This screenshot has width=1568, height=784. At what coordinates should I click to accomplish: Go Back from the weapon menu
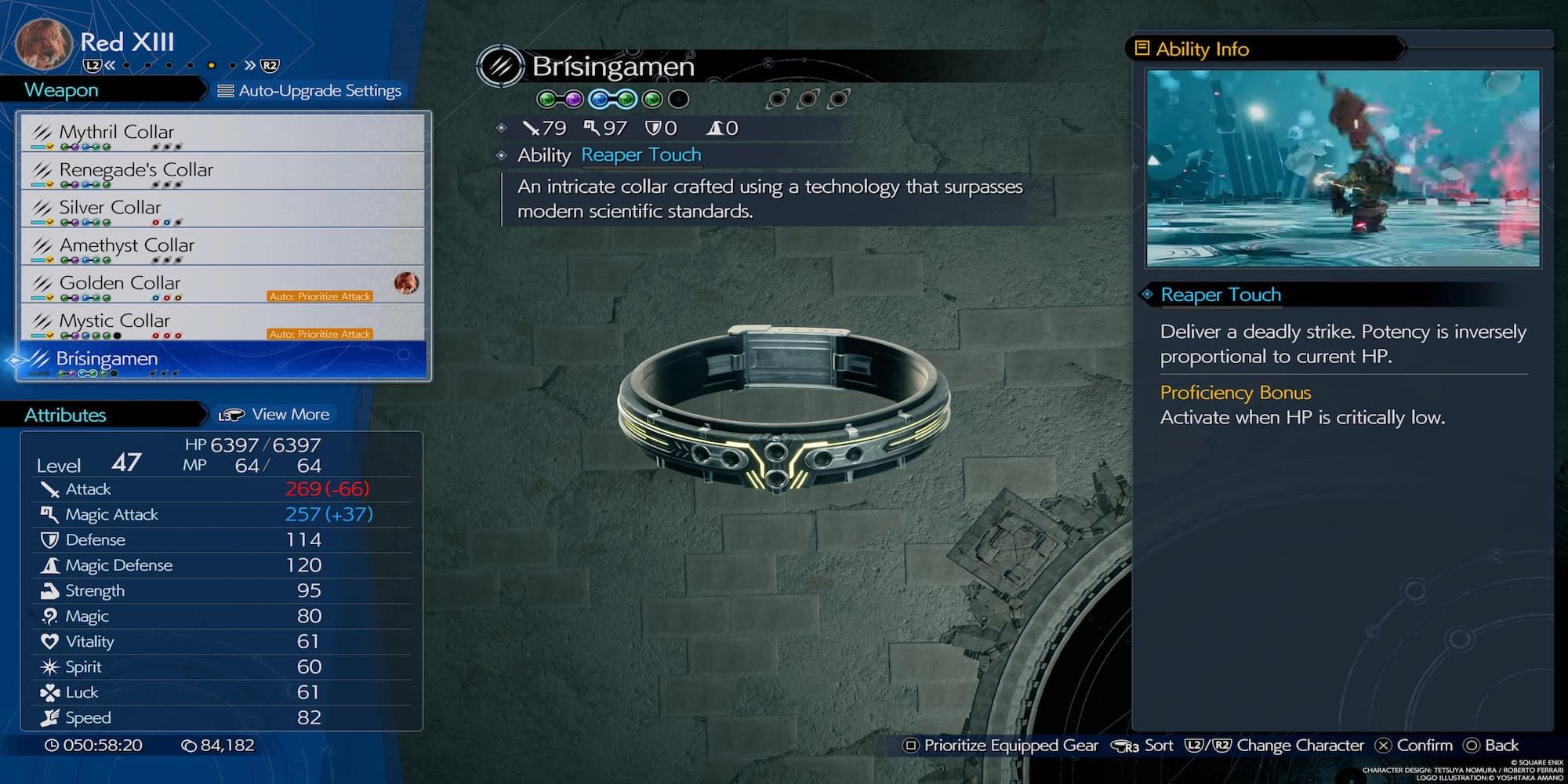coord(1491,746)
